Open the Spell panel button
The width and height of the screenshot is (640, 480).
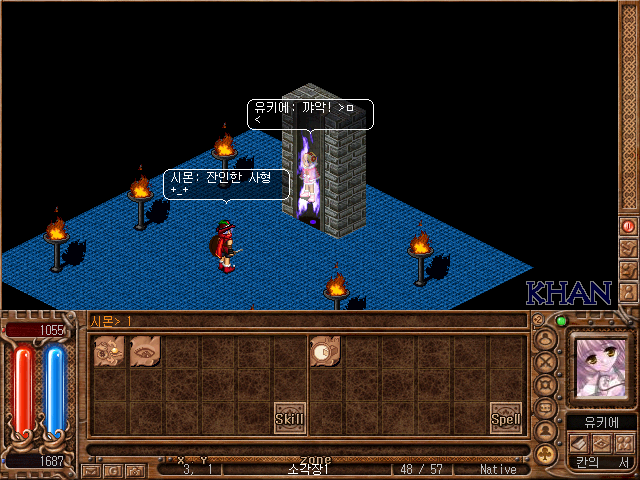pos(506,418)
